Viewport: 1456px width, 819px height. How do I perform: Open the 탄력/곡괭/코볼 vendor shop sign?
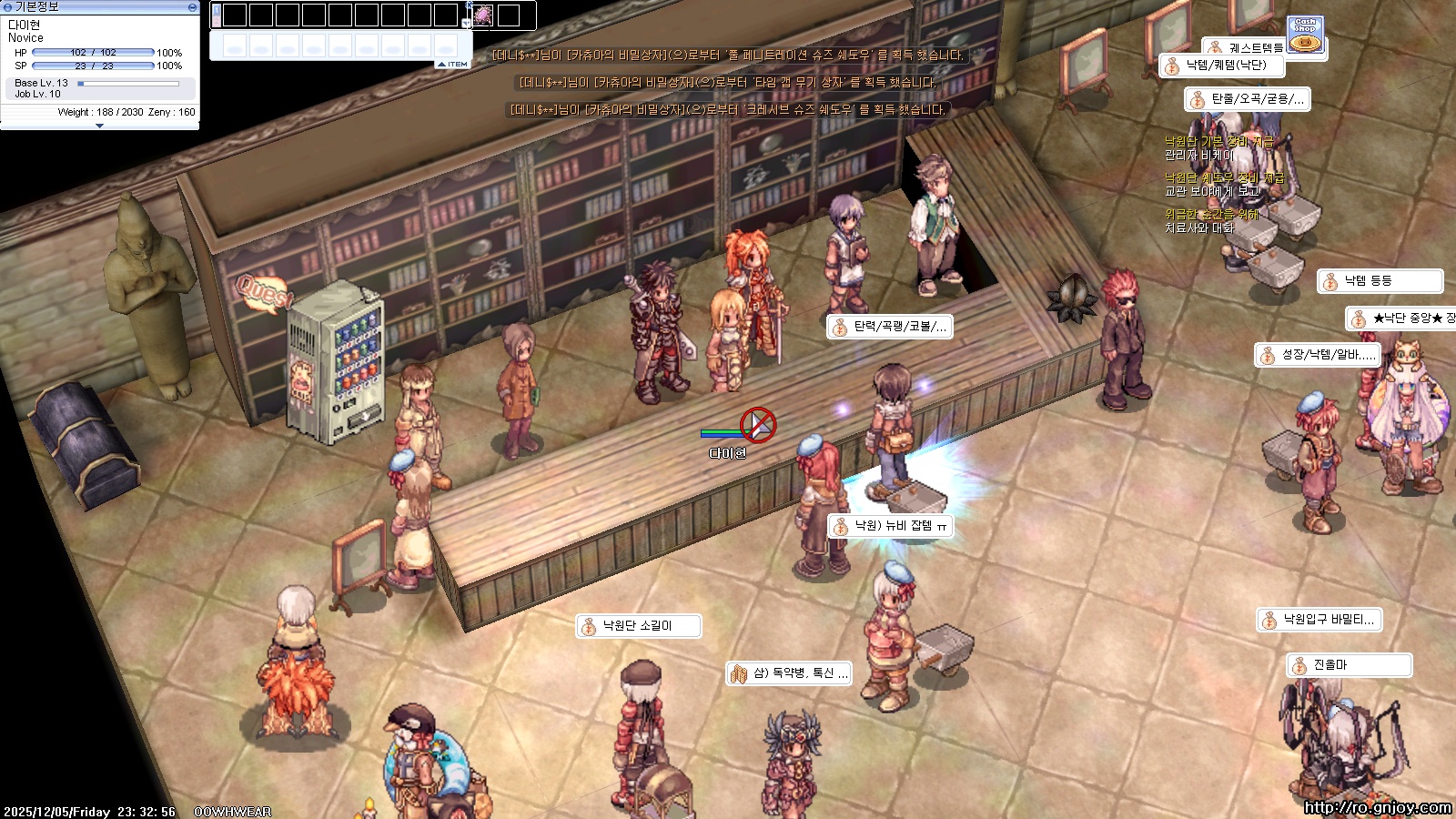pos(890,327)
